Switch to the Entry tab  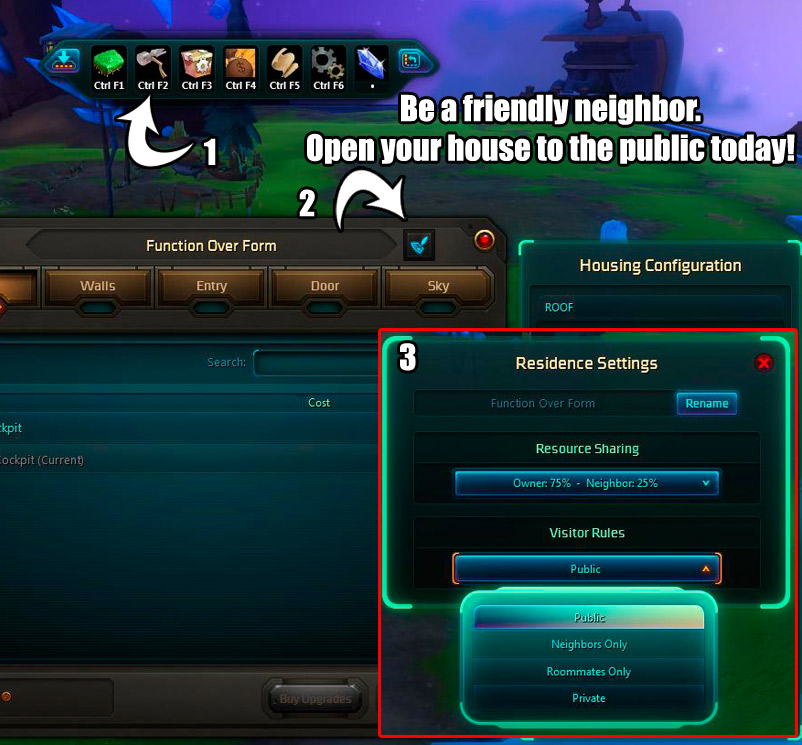212,286
